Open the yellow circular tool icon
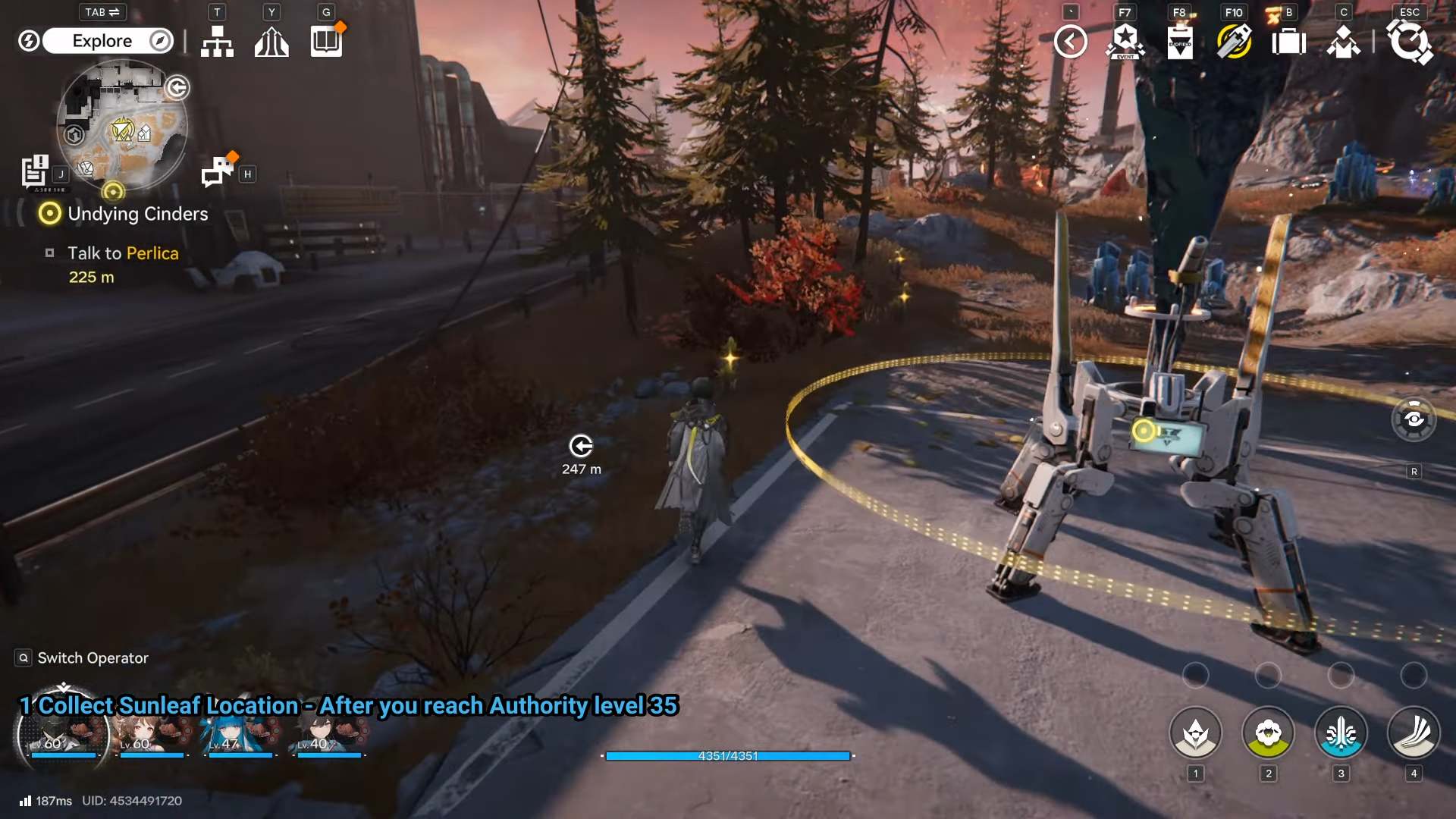This screenshot has height=819, width=1456. (1234, 42)
